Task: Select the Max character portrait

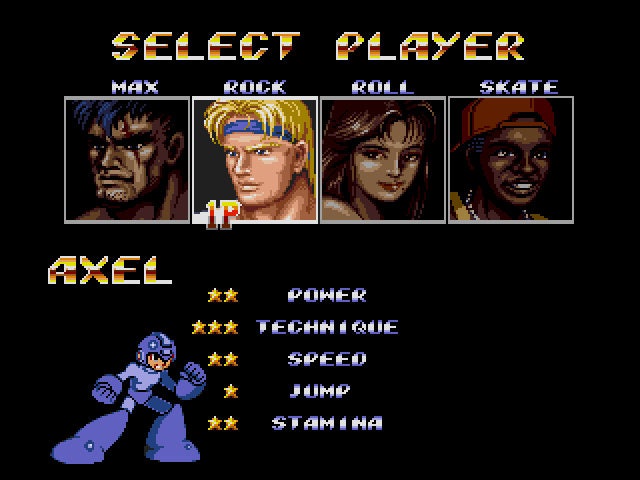Action: pyautogui.click(x=127, y=159)
